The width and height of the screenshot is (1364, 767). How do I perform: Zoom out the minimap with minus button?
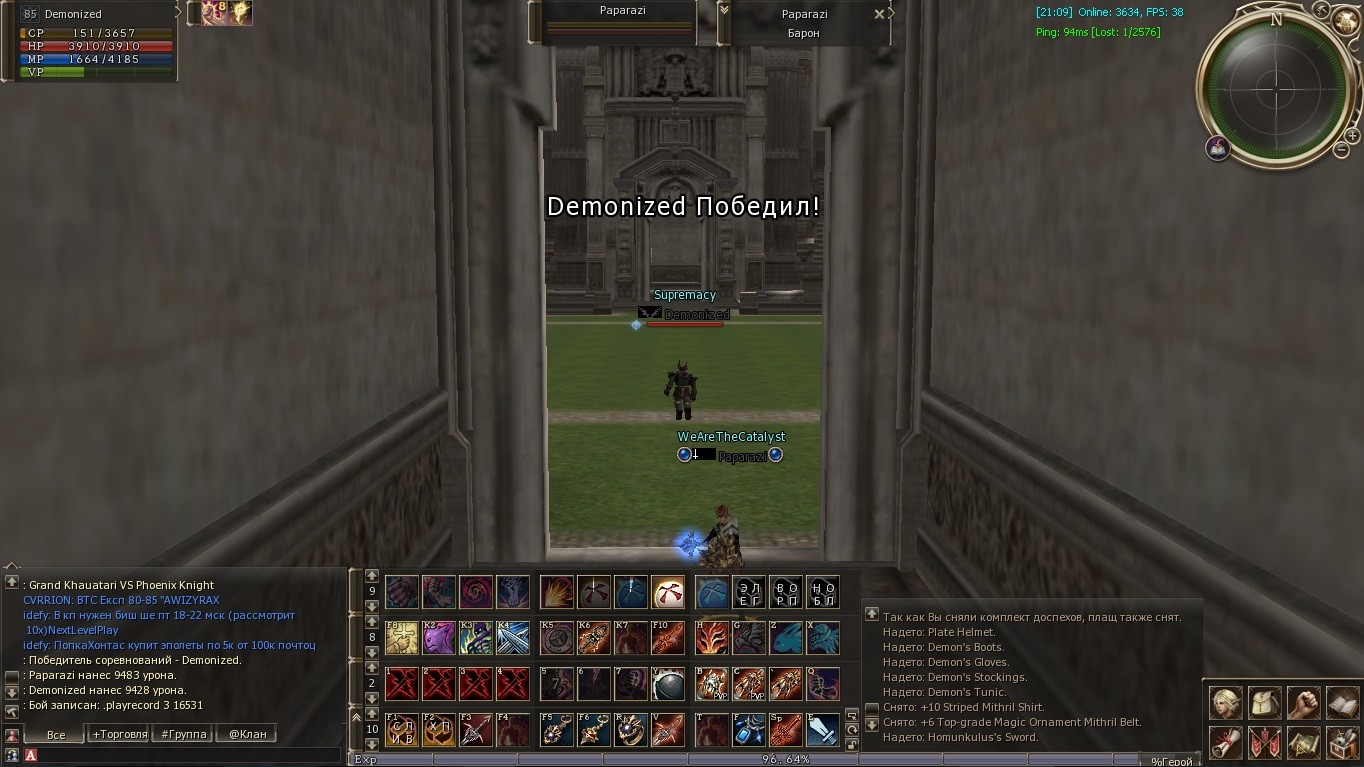(x=1341, y=150)
